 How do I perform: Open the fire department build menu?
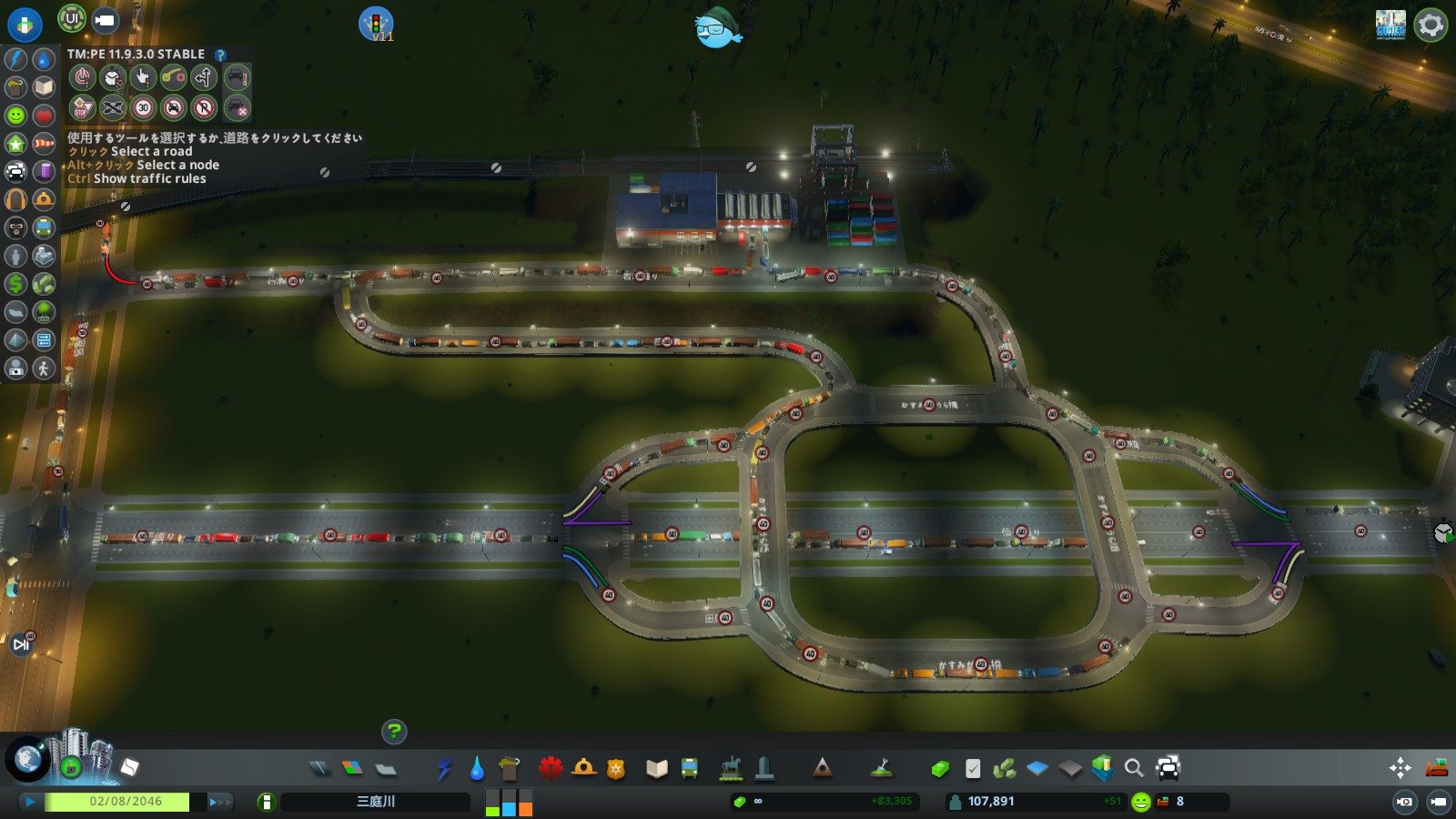583,768
